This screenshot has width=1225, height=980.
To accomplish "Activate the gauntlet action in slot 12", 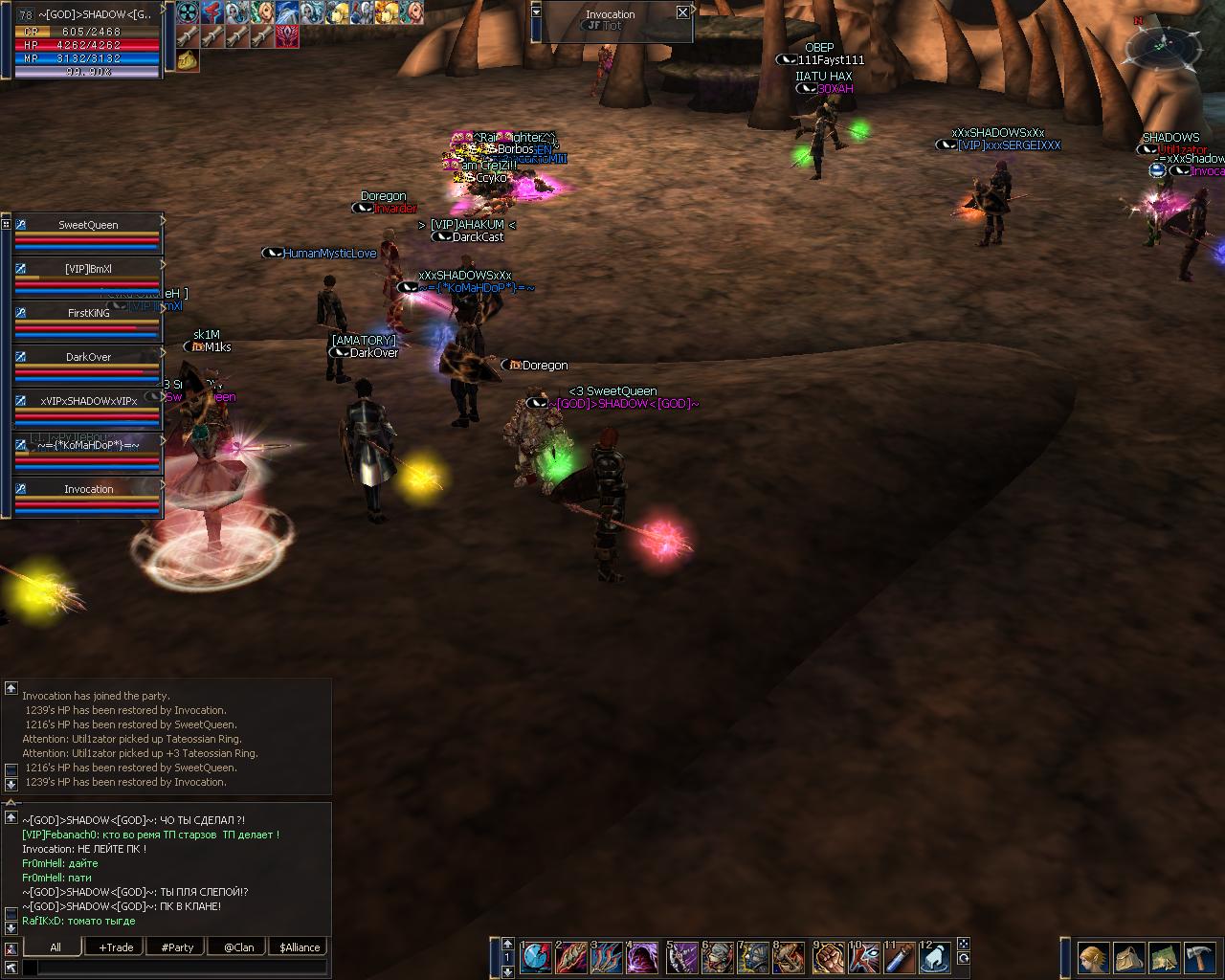I will pyautogui.click(x=936, y=956).
